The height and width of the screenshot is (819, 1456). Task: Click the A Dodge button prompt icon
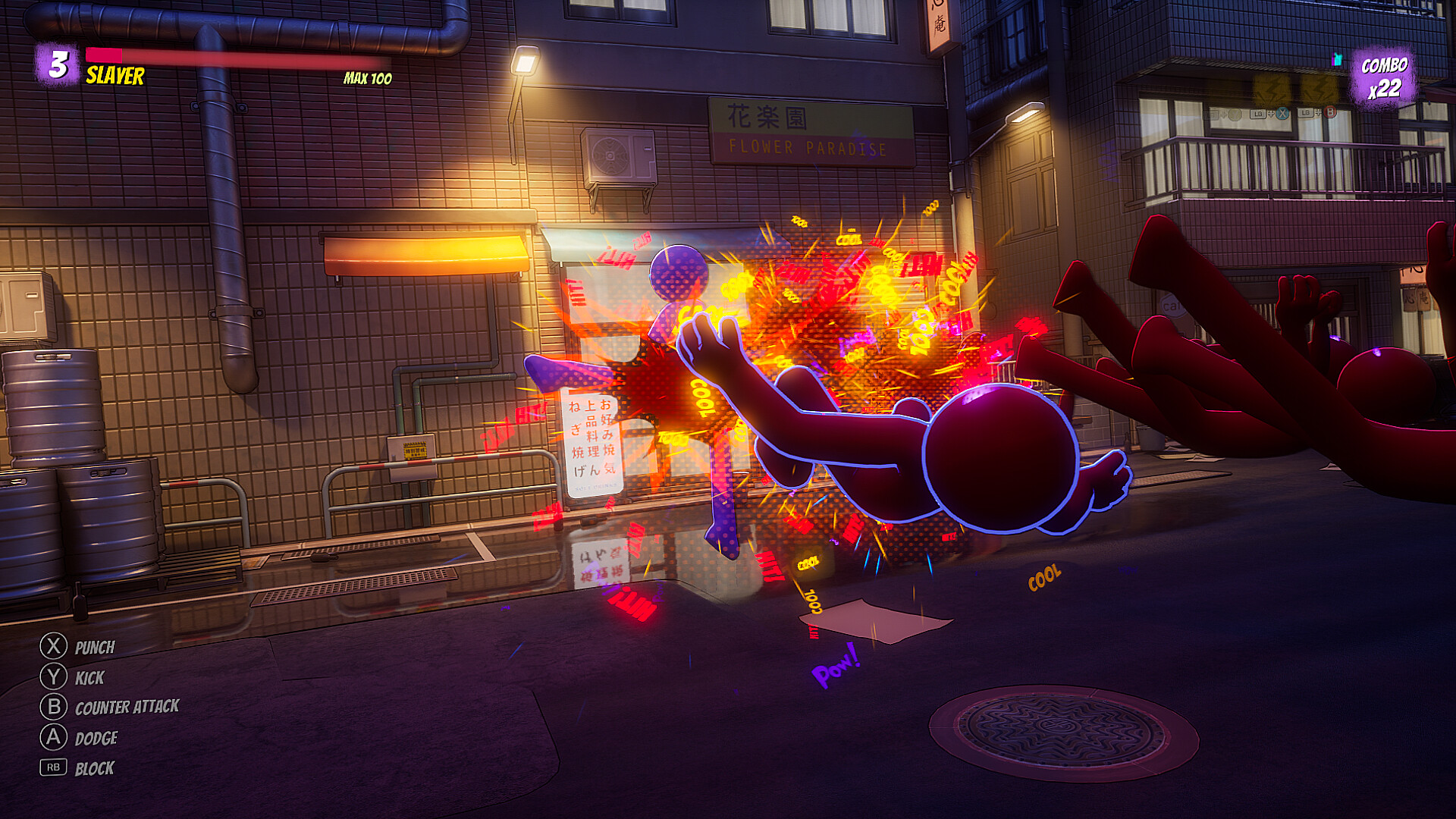52,738
